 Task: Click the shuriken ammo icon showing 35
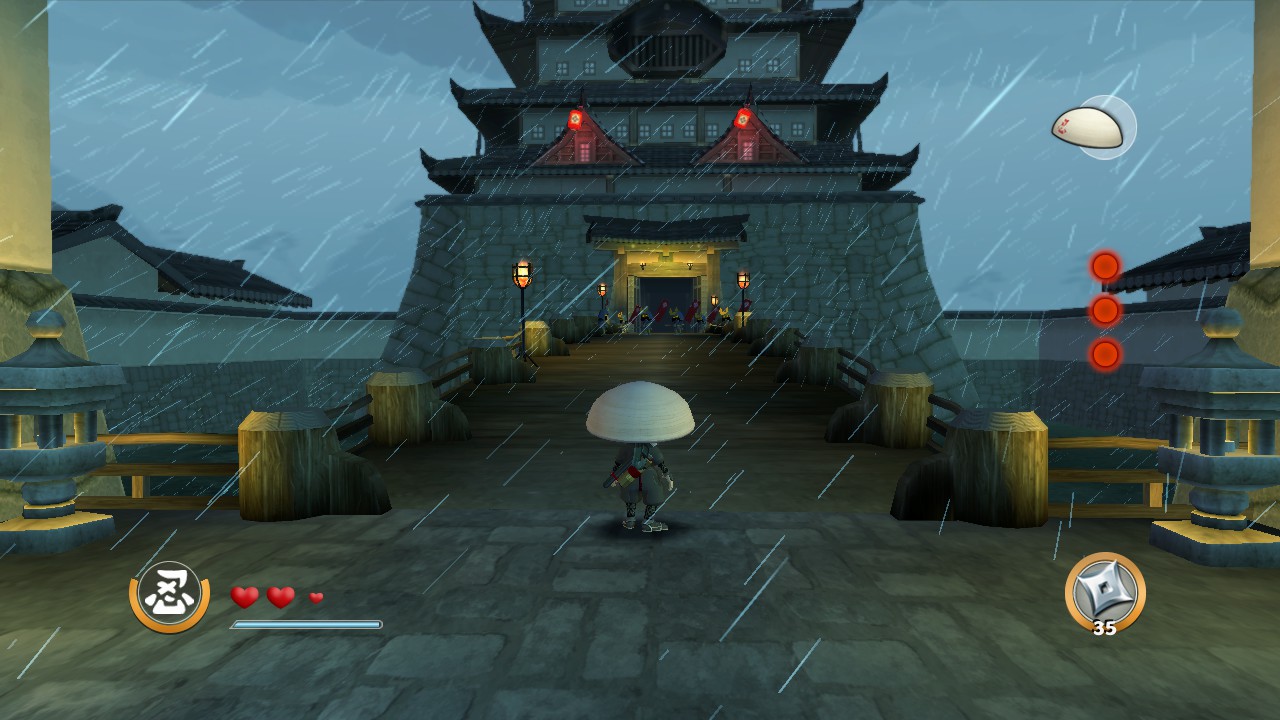(x=1105, y=595)
